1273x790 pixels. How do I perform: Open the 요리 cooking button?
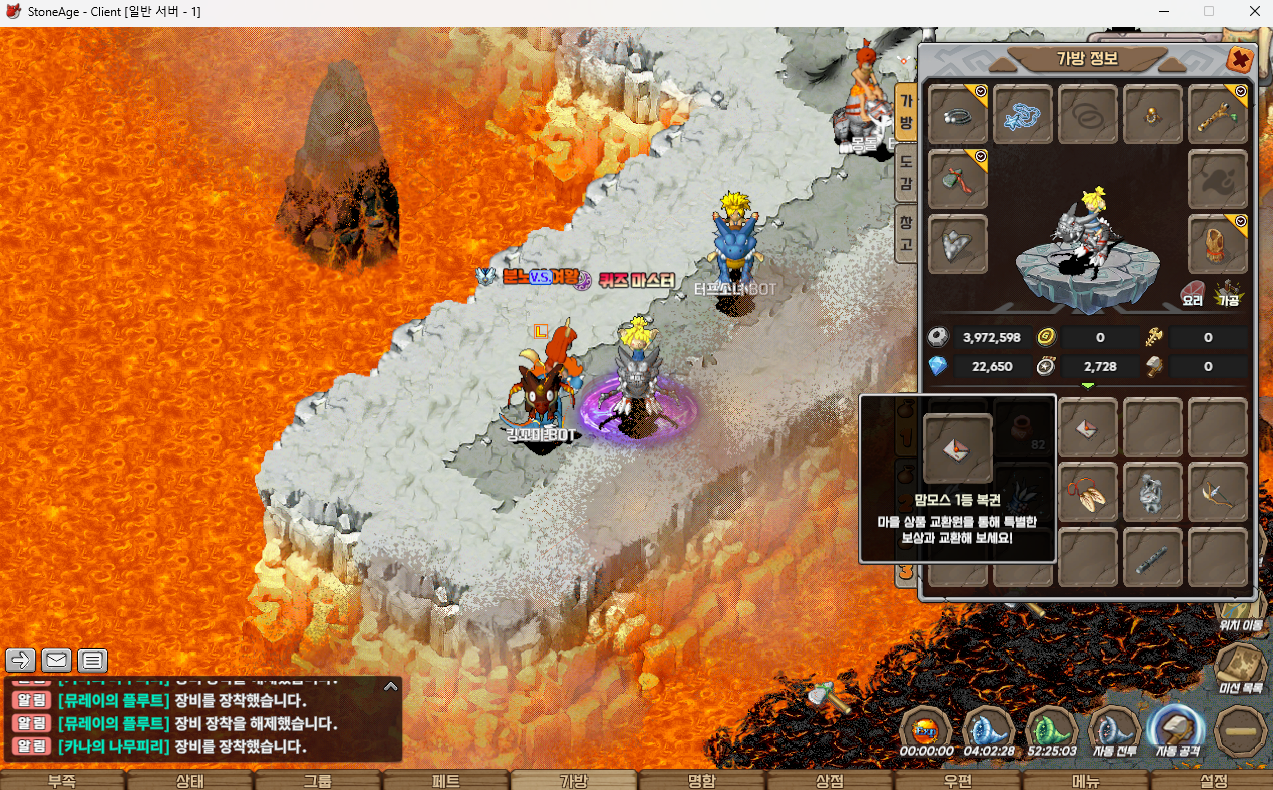pos(1192,293)
